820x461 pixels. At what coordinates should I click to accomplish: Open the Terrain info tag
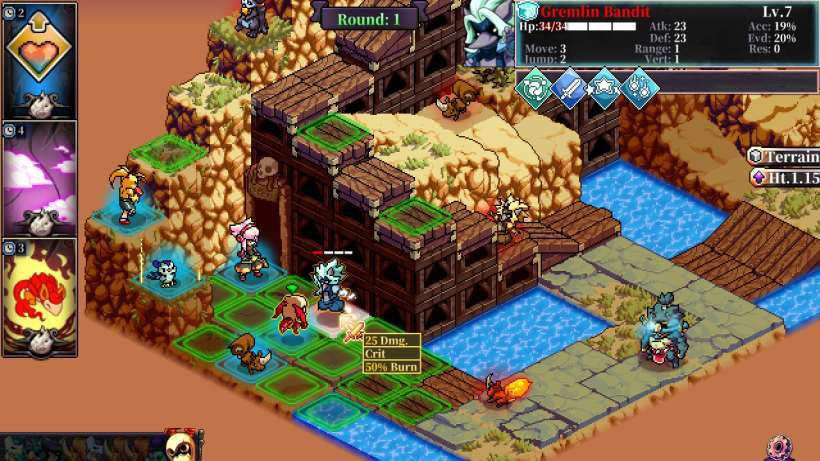point(786,156)
